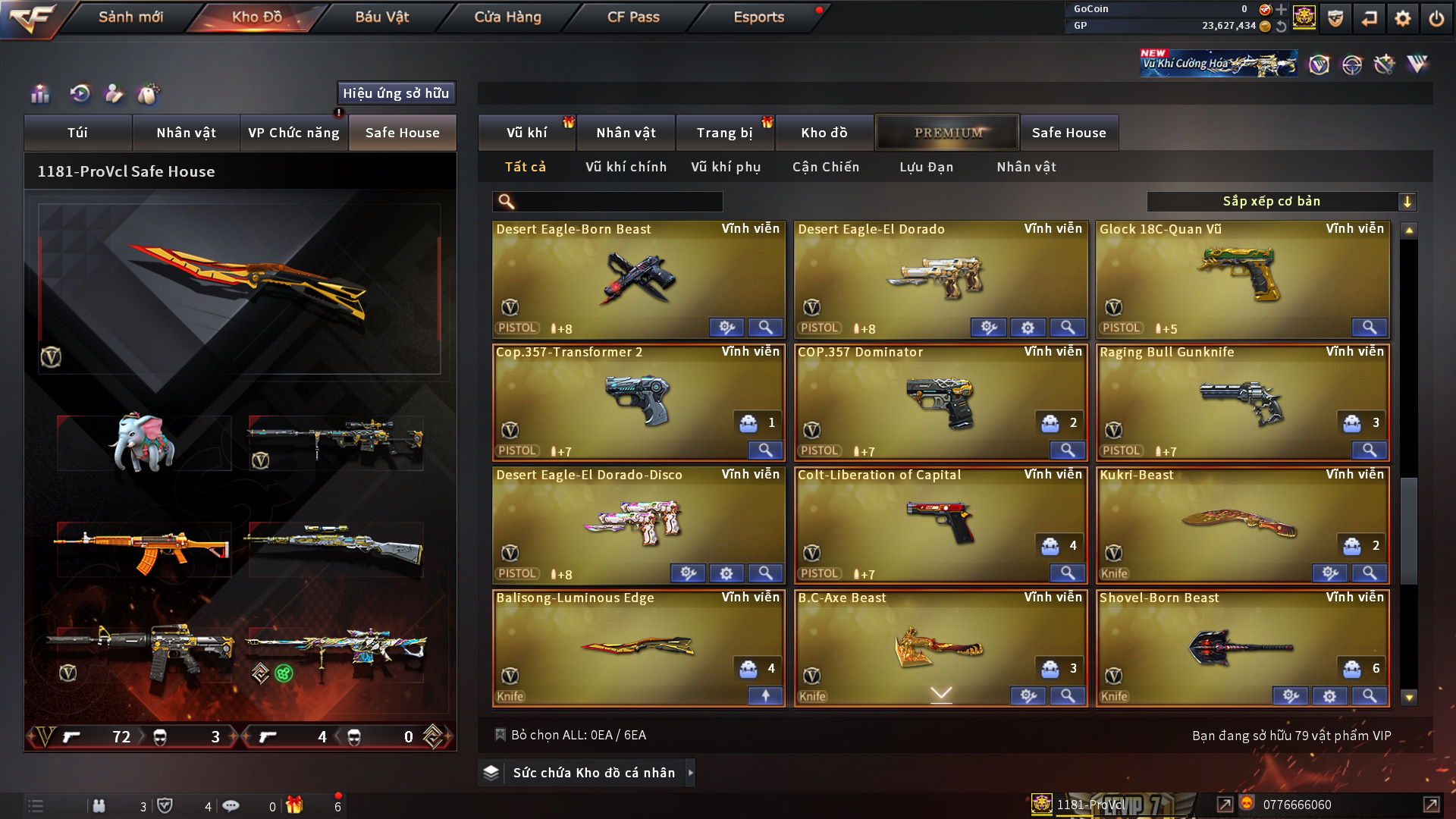The height and width of the screenshot is (819, 1456).
Task: Open the Sắp xếp cơ bản dropdown
Action: pos(1281,202)
